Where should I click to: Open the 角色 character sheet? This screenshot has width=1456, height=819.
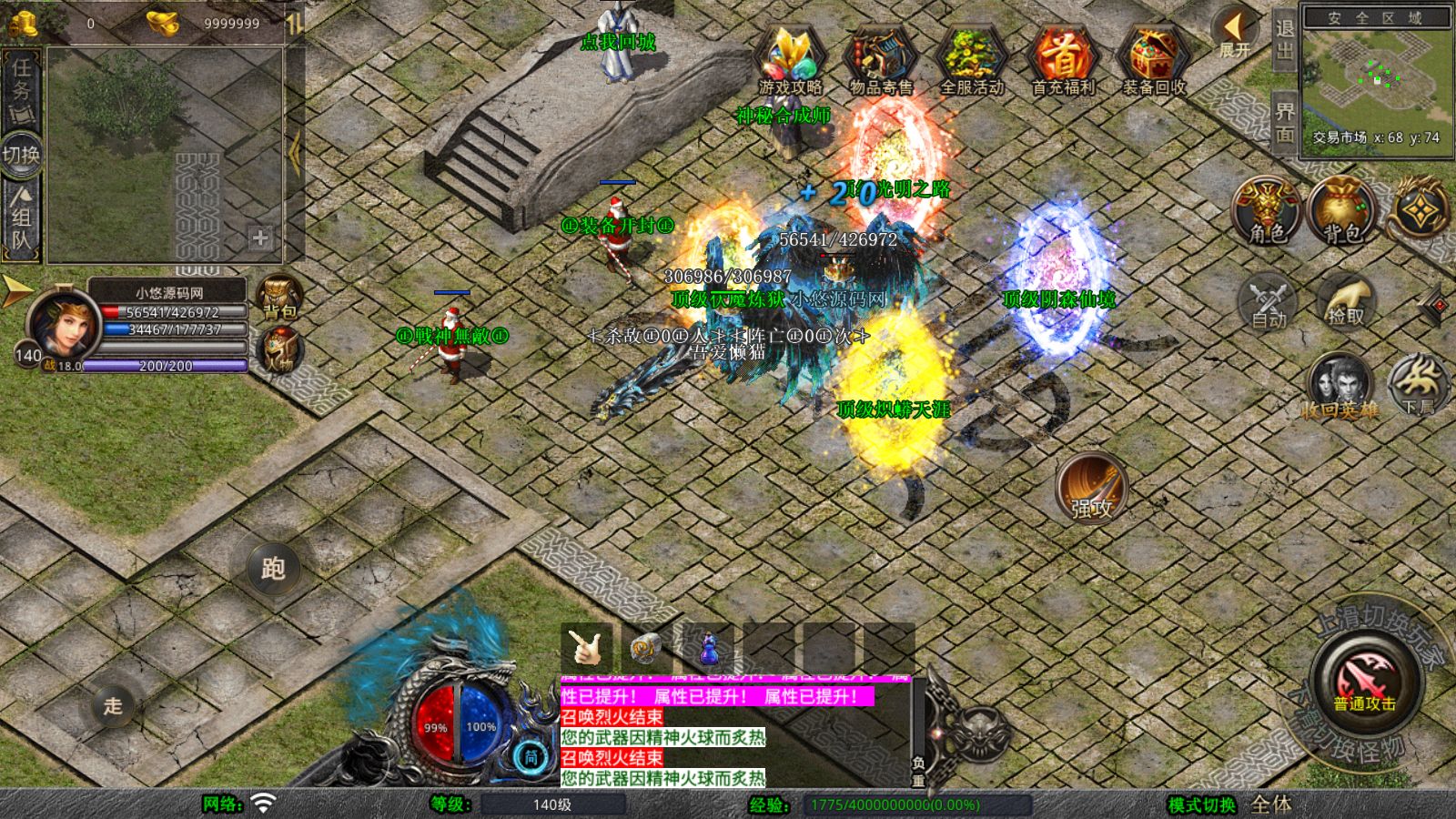(1267, 211)
